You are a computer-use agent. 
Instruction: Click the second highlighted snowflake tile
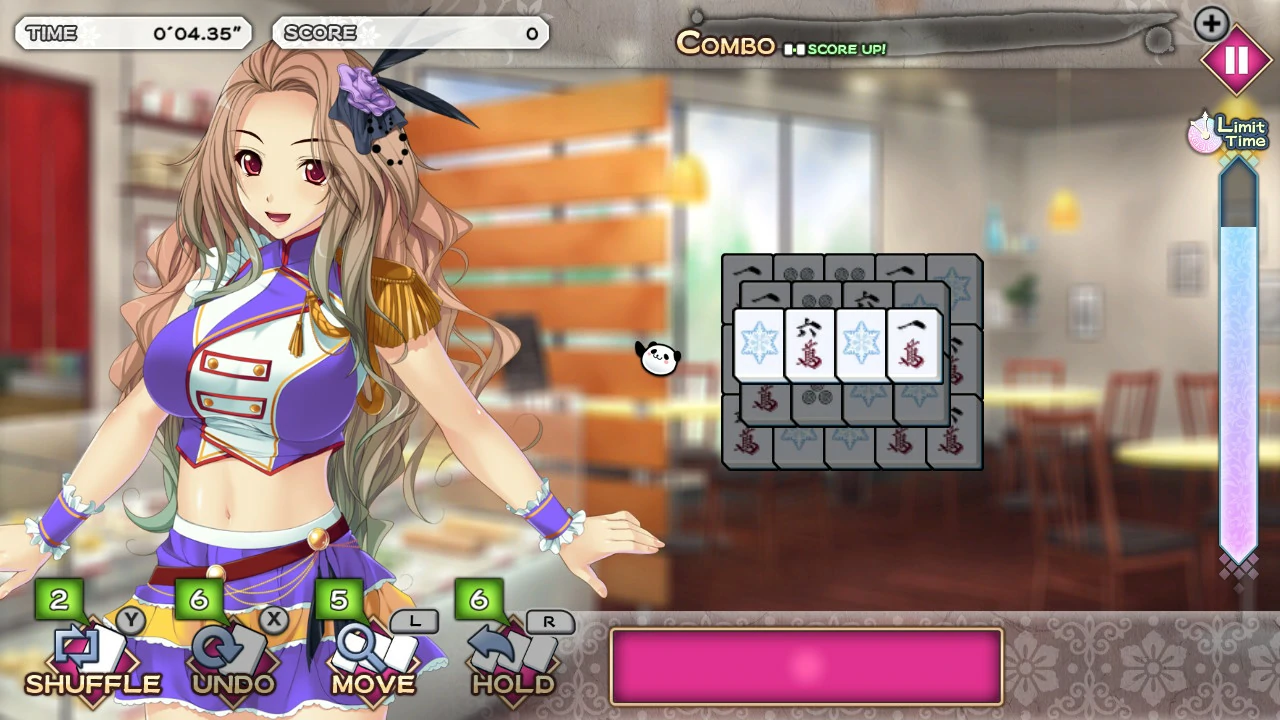tap(861, 345)
